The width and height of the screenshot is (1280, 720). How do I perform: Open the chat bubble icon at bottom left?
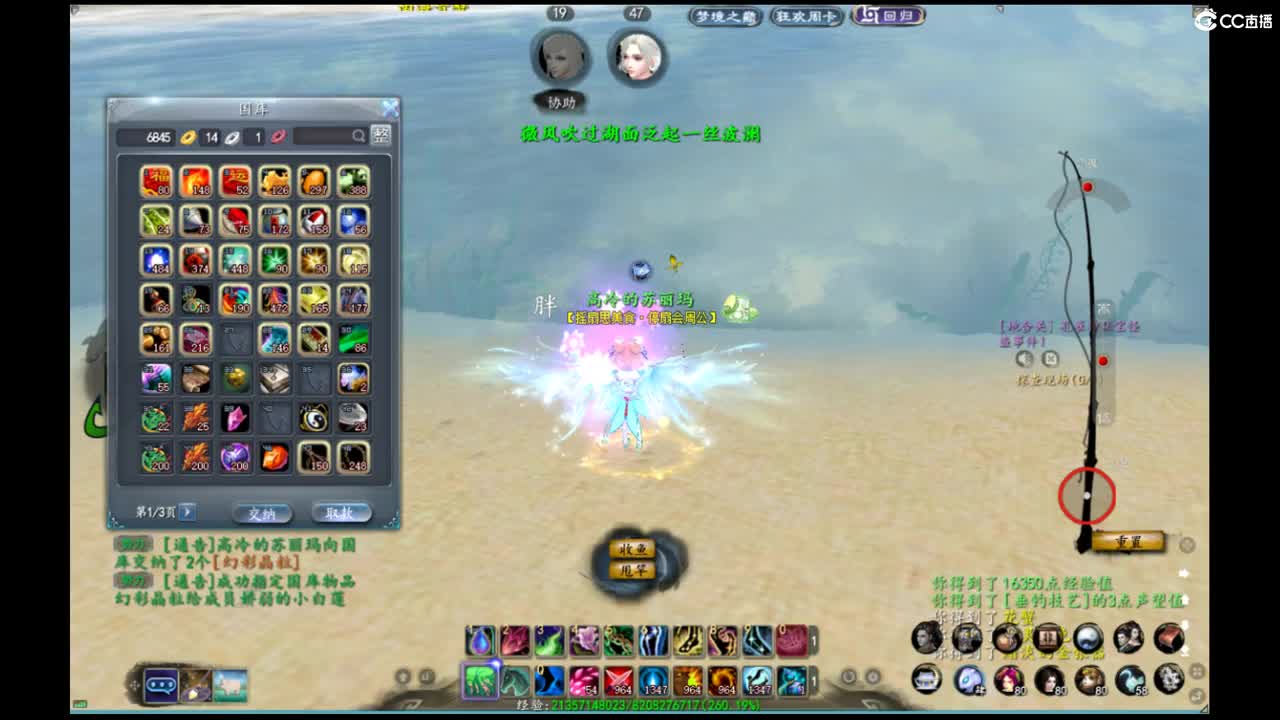point(160,686)
